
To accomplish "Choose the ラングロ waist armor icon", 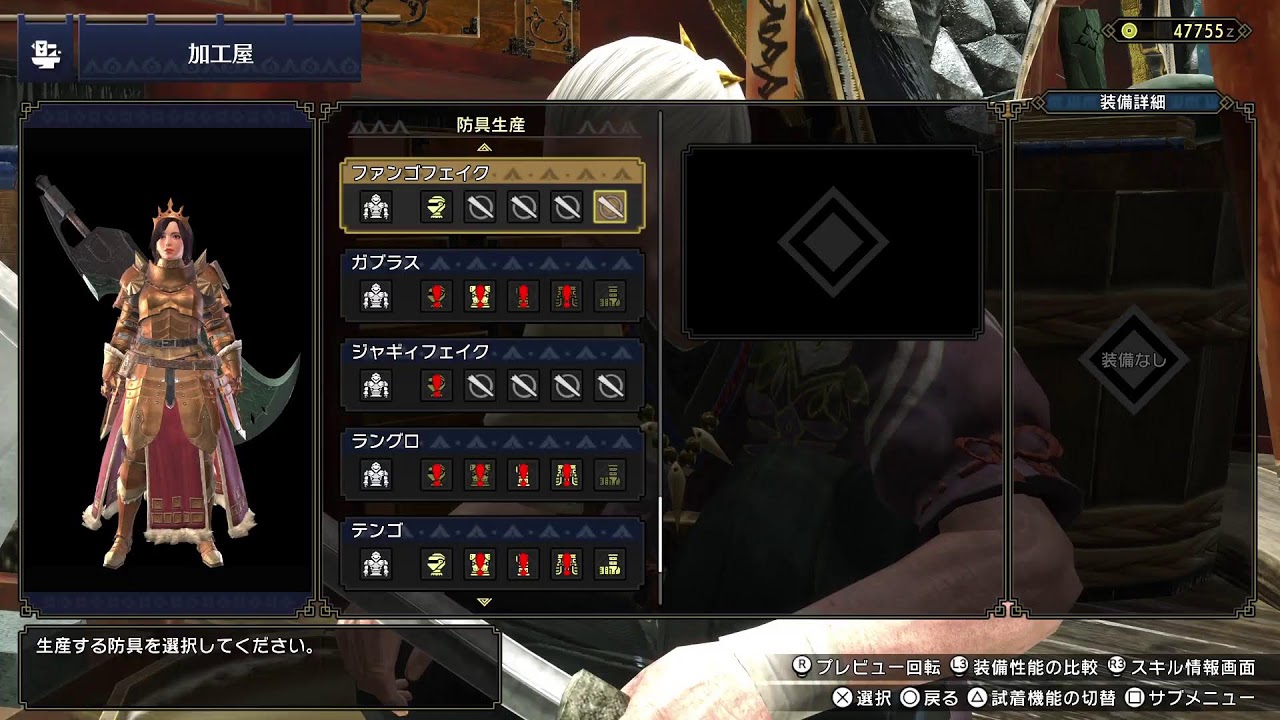I will pyautogui.click(x=567, y=476).
